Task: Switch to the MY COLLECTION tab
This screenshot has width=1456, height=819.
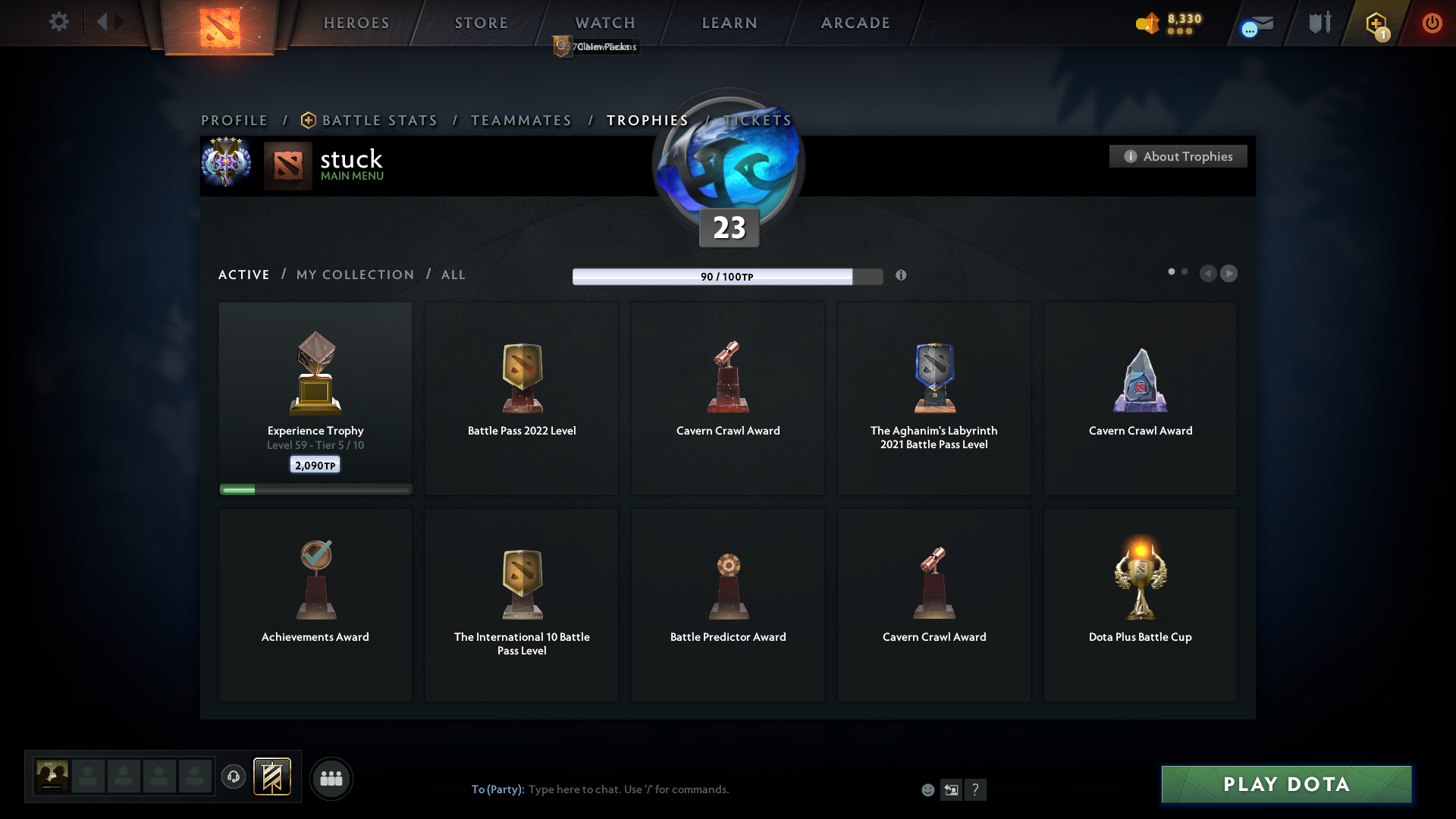Action: tap(354, 275)
